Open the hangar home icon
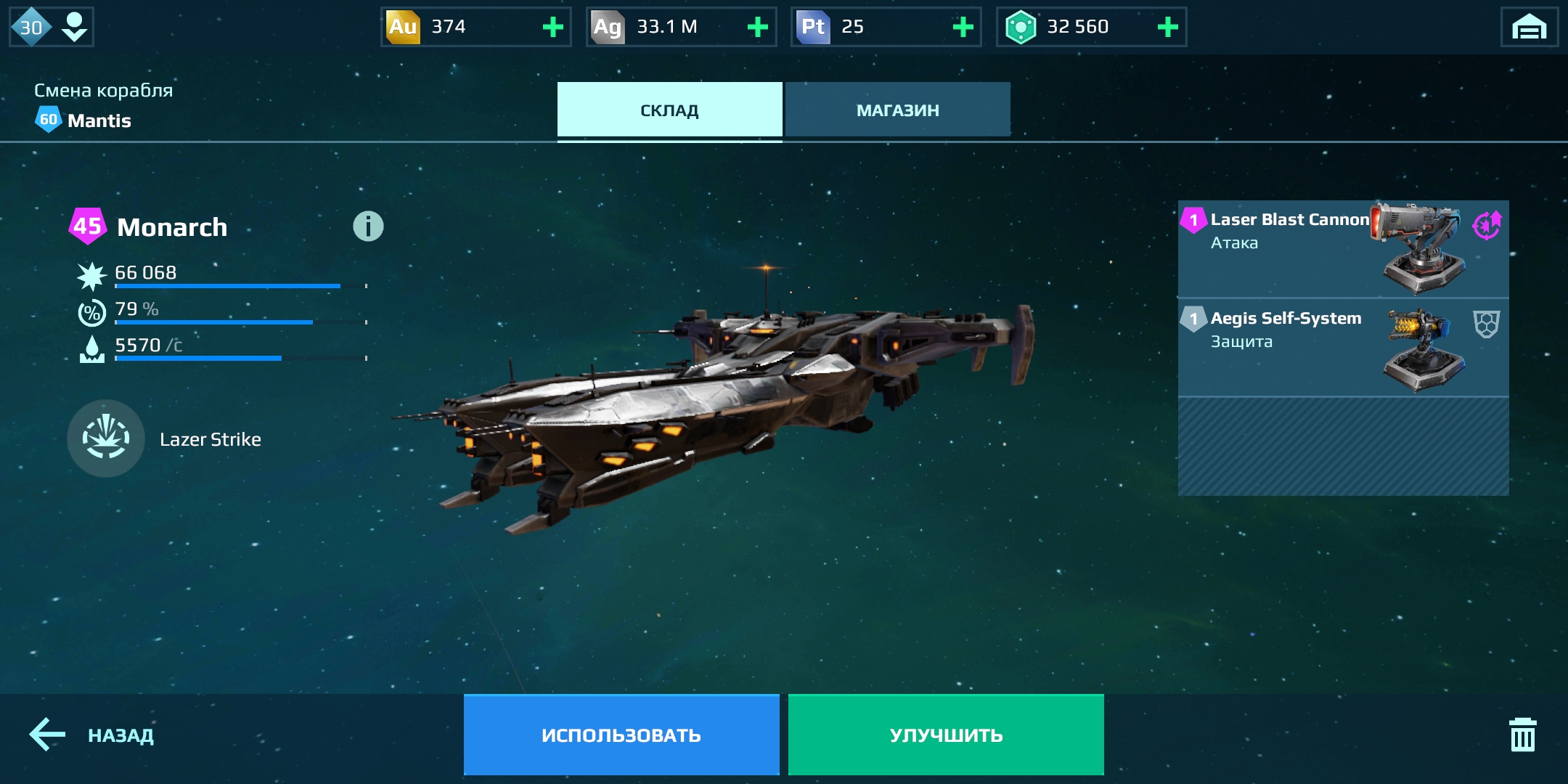The width and height of the screenshot is (1568, 784). (1529, 28)
